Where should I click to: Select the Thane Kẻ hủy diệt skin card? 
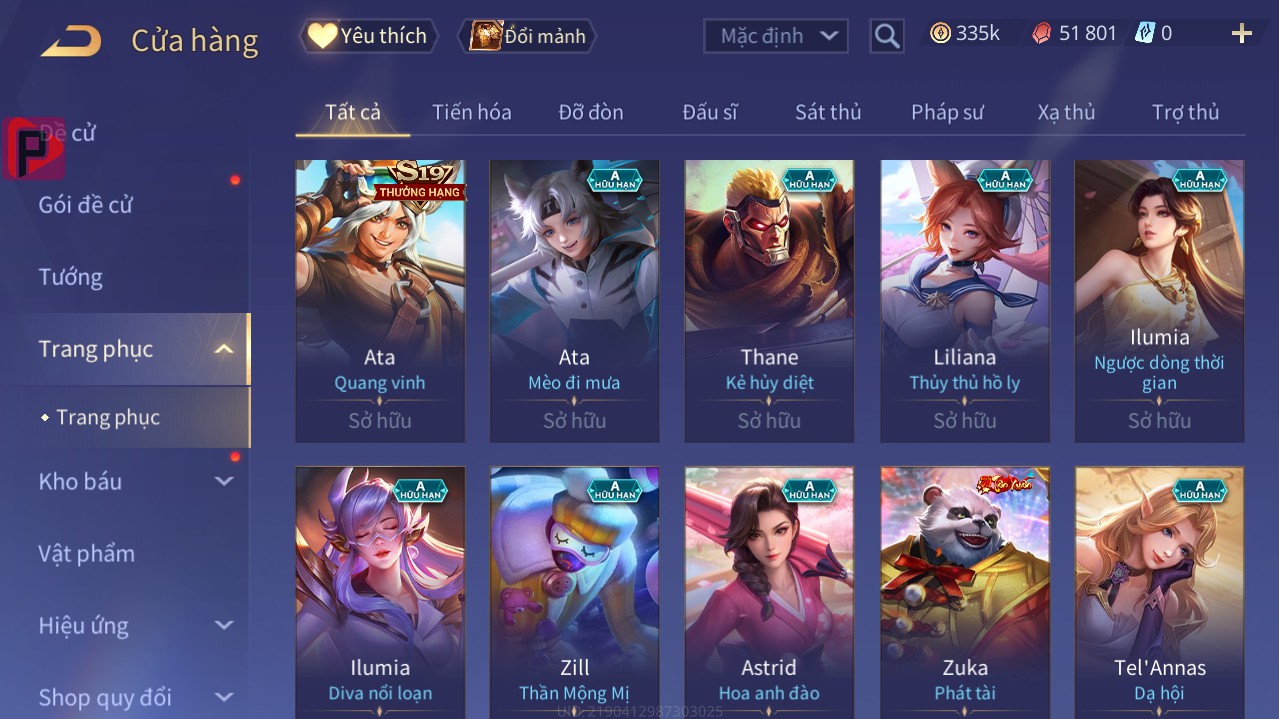click(769, 300)
